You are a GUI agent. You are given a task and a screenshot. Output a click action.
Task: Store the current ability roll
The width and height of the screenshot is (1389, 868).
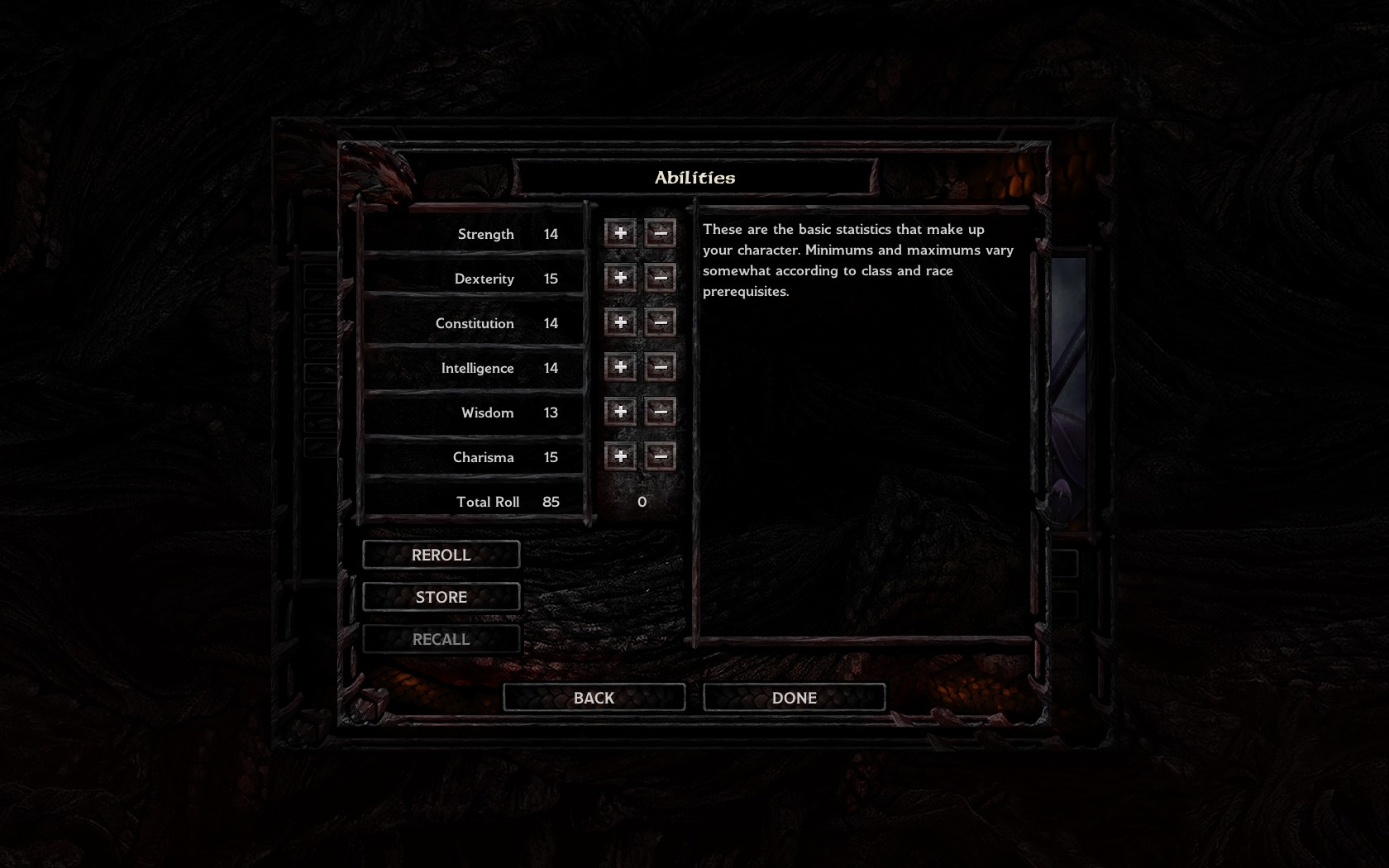pos(441,597)
